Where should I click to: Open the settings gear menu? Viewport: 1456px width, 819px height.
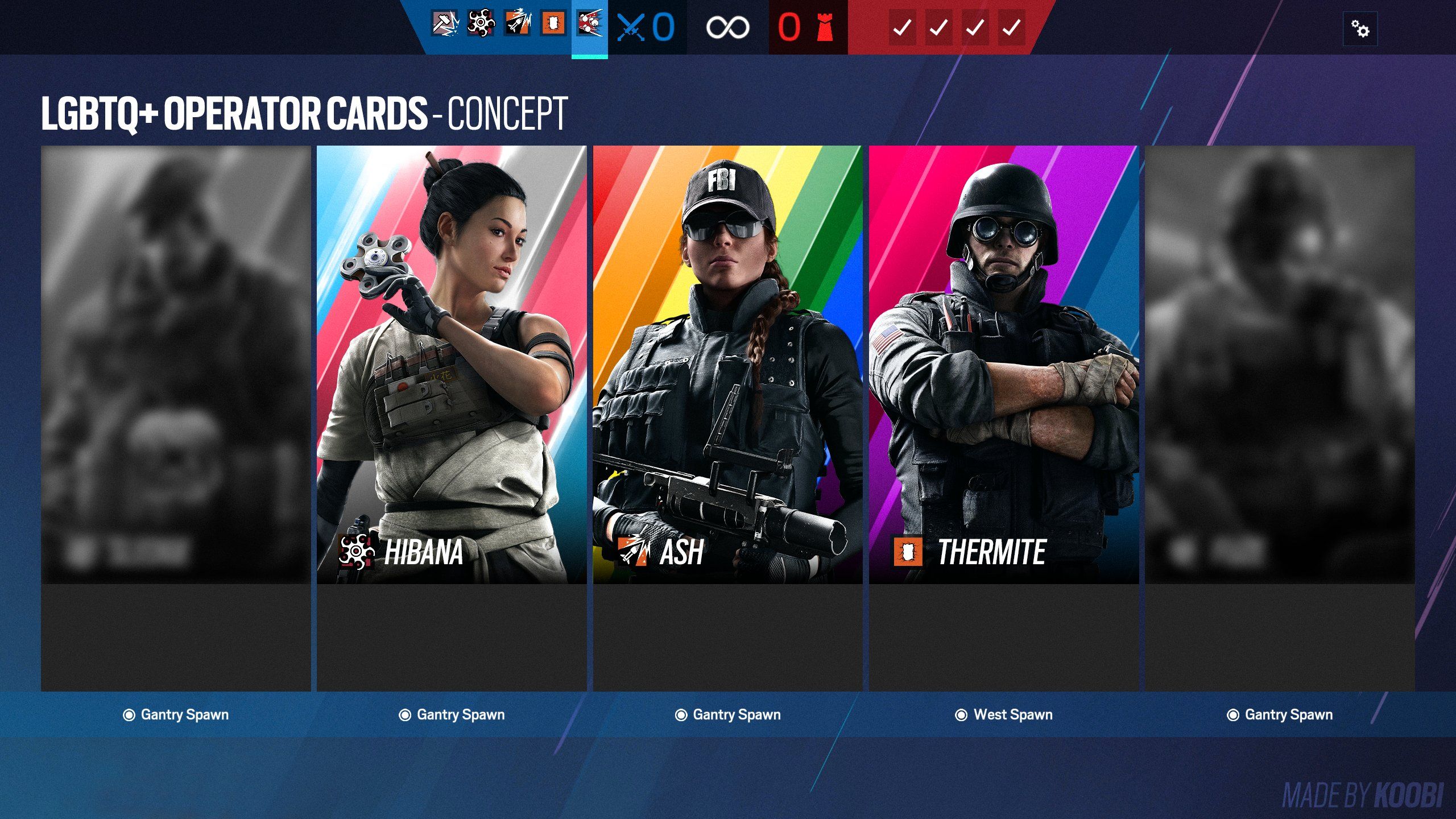point(1360,28)
